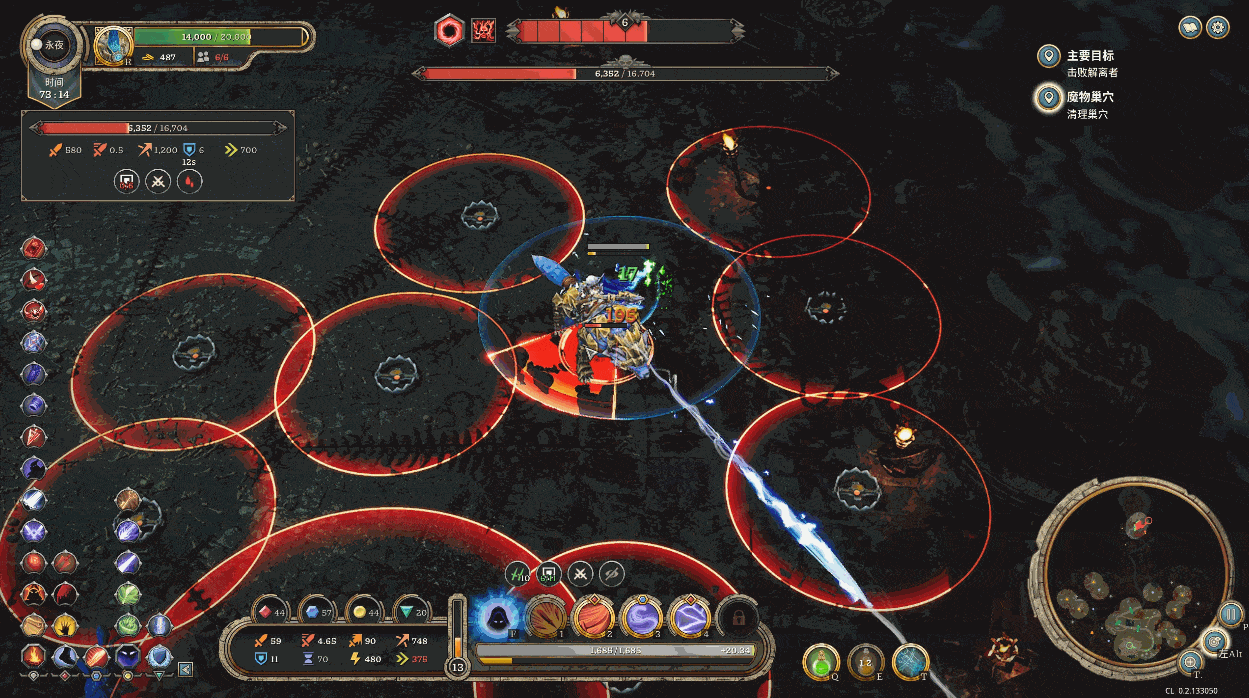Image resolution: width=1249 pixels, height=698 pixels.
Task: Cast the orange wave skill
Action: (593, 618)
